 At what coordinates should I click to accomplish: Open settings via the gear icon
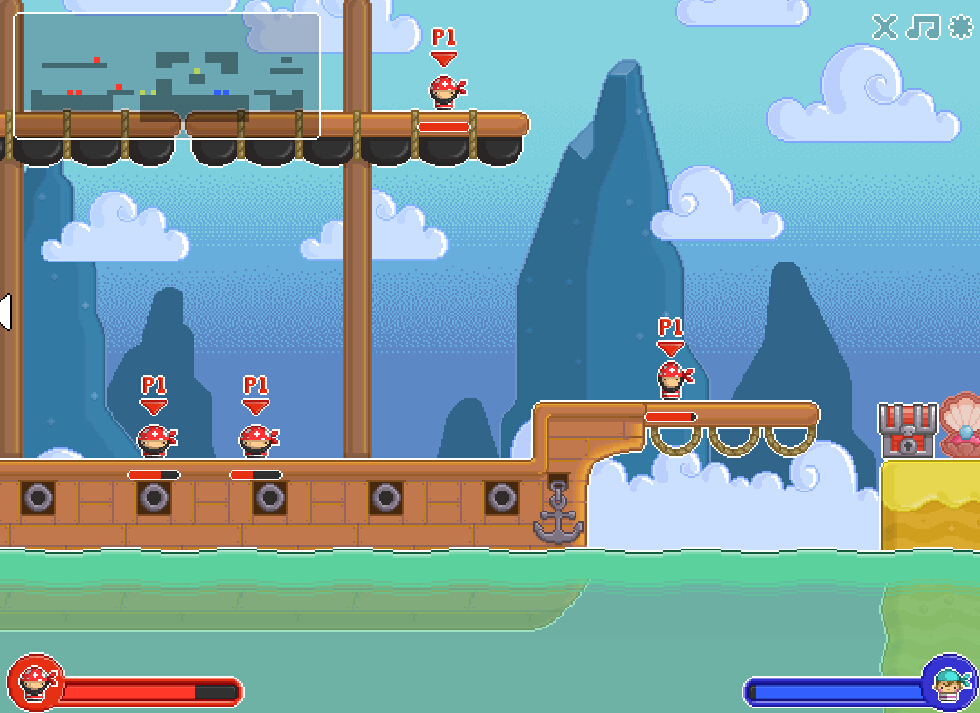960,27
